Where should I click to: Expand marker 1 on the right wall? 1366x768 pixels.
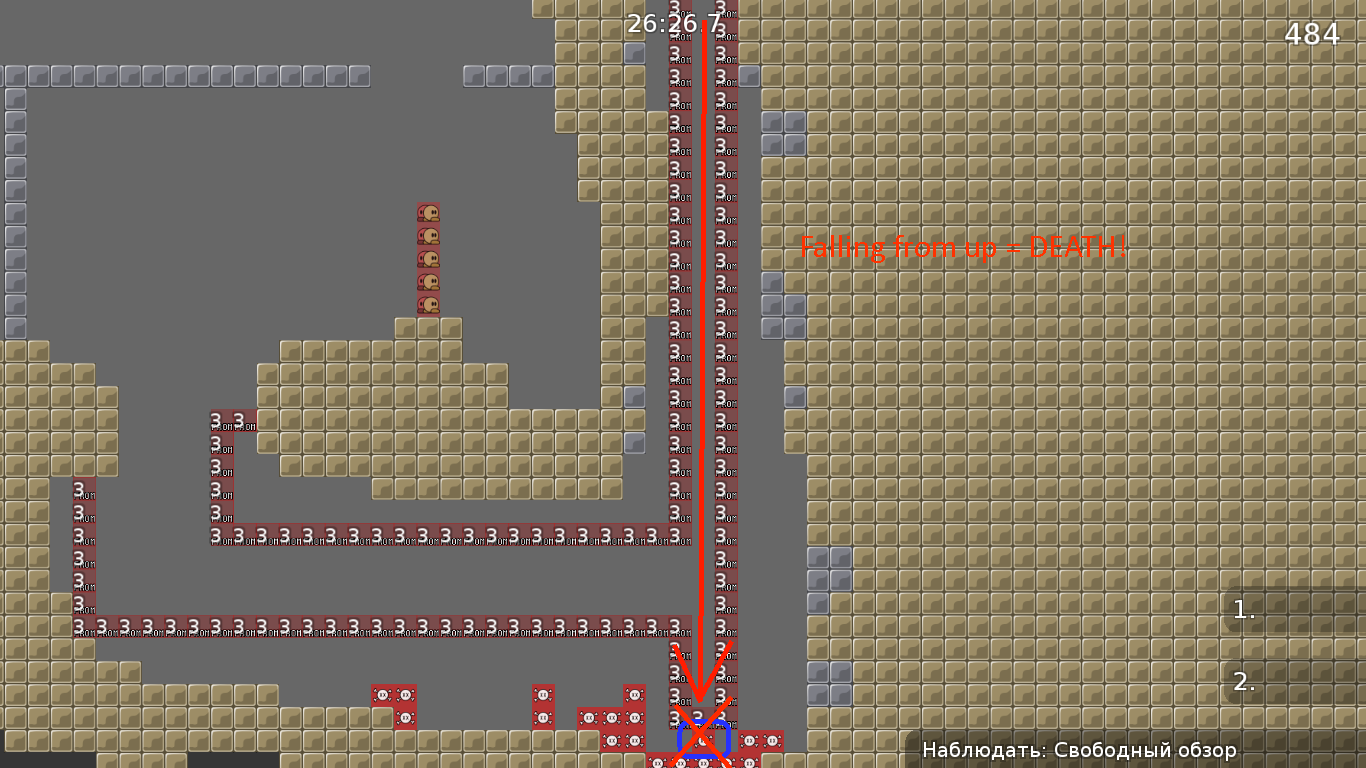1243,607
